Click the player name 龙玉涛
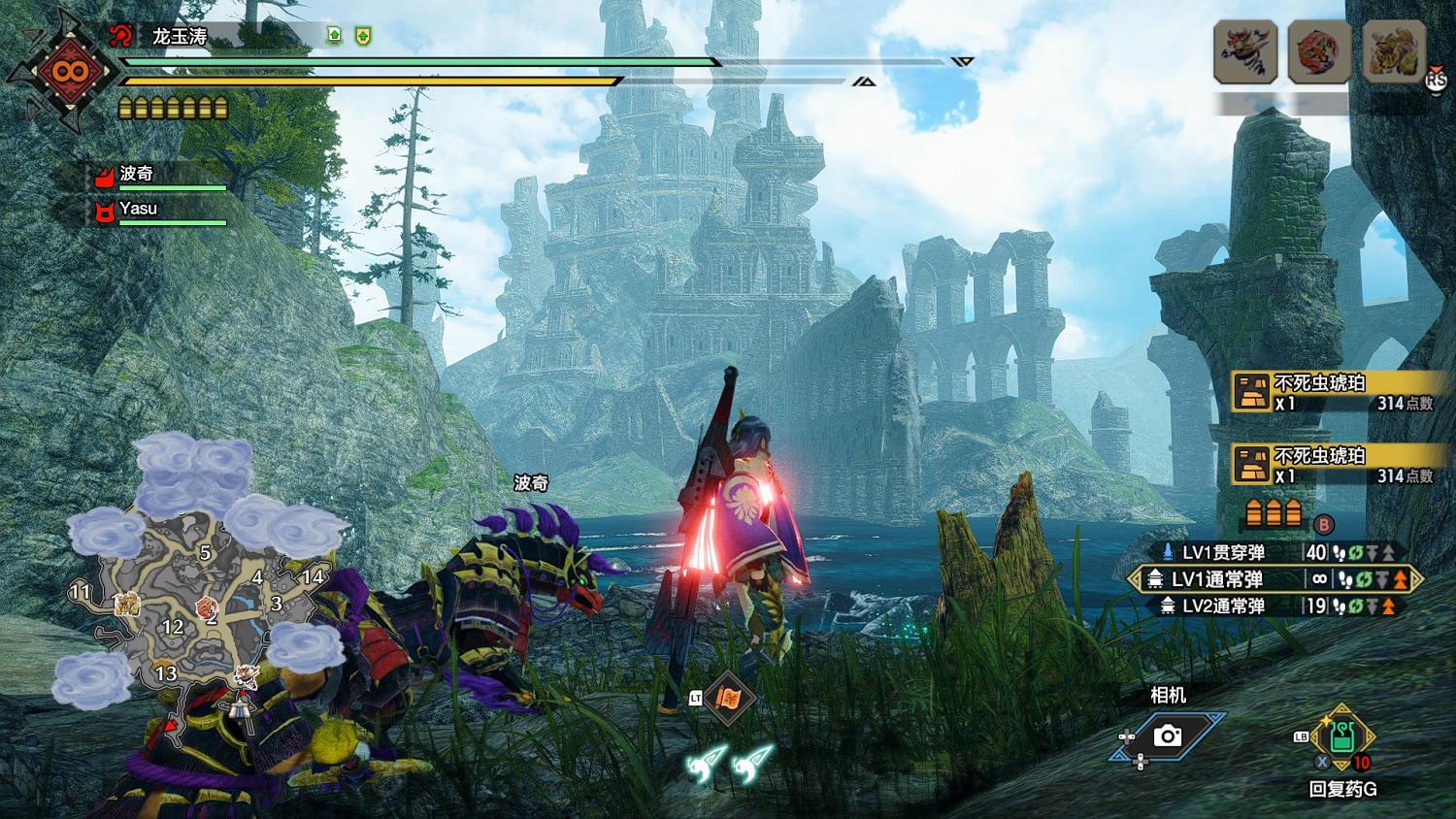1456x819 pixels. (x=180, y=37)
